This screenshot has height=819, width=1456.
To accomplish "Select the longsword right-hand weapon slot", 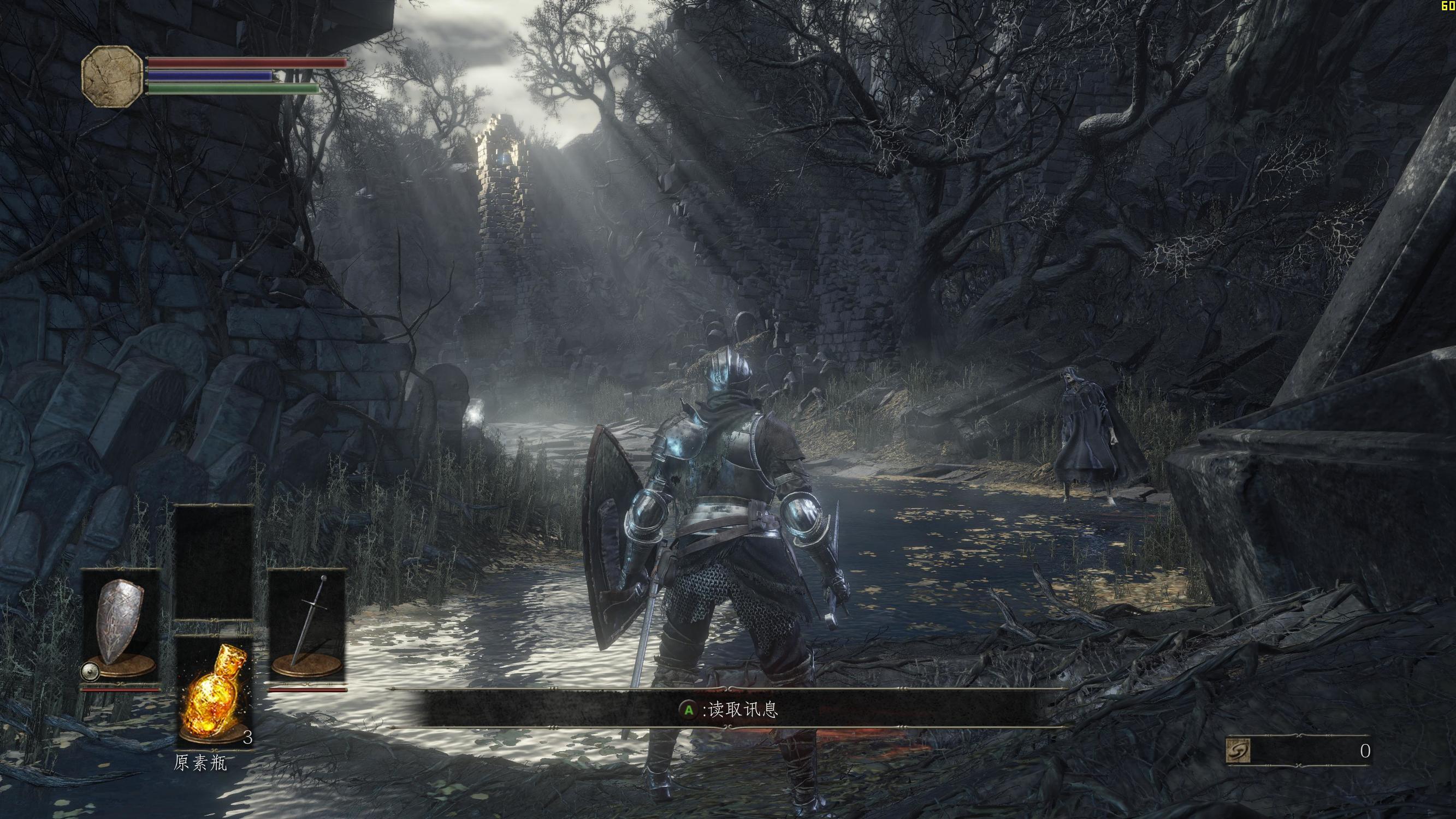I will 307,624.
